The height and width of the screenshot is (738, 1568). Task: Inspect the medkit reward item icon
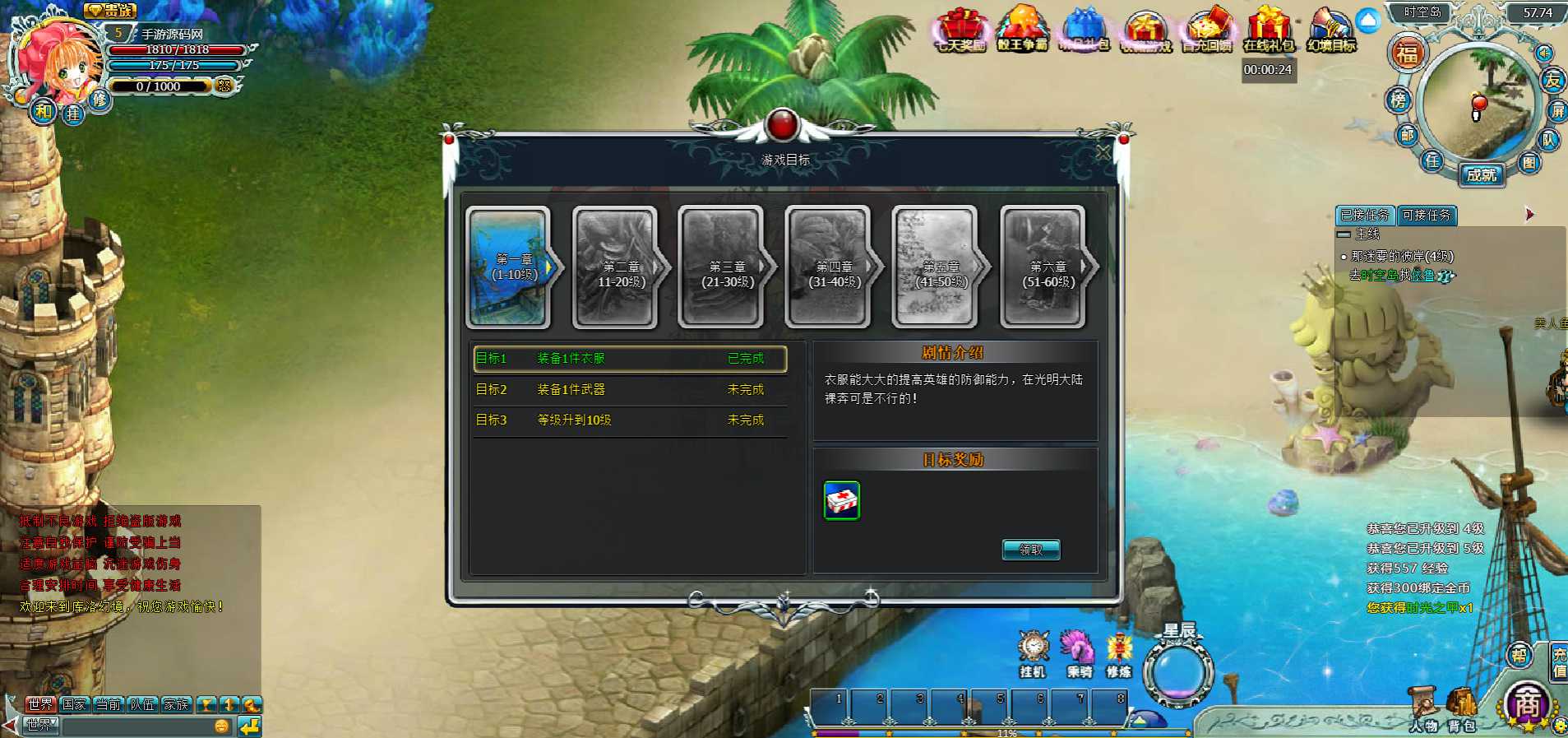point(841,500)
